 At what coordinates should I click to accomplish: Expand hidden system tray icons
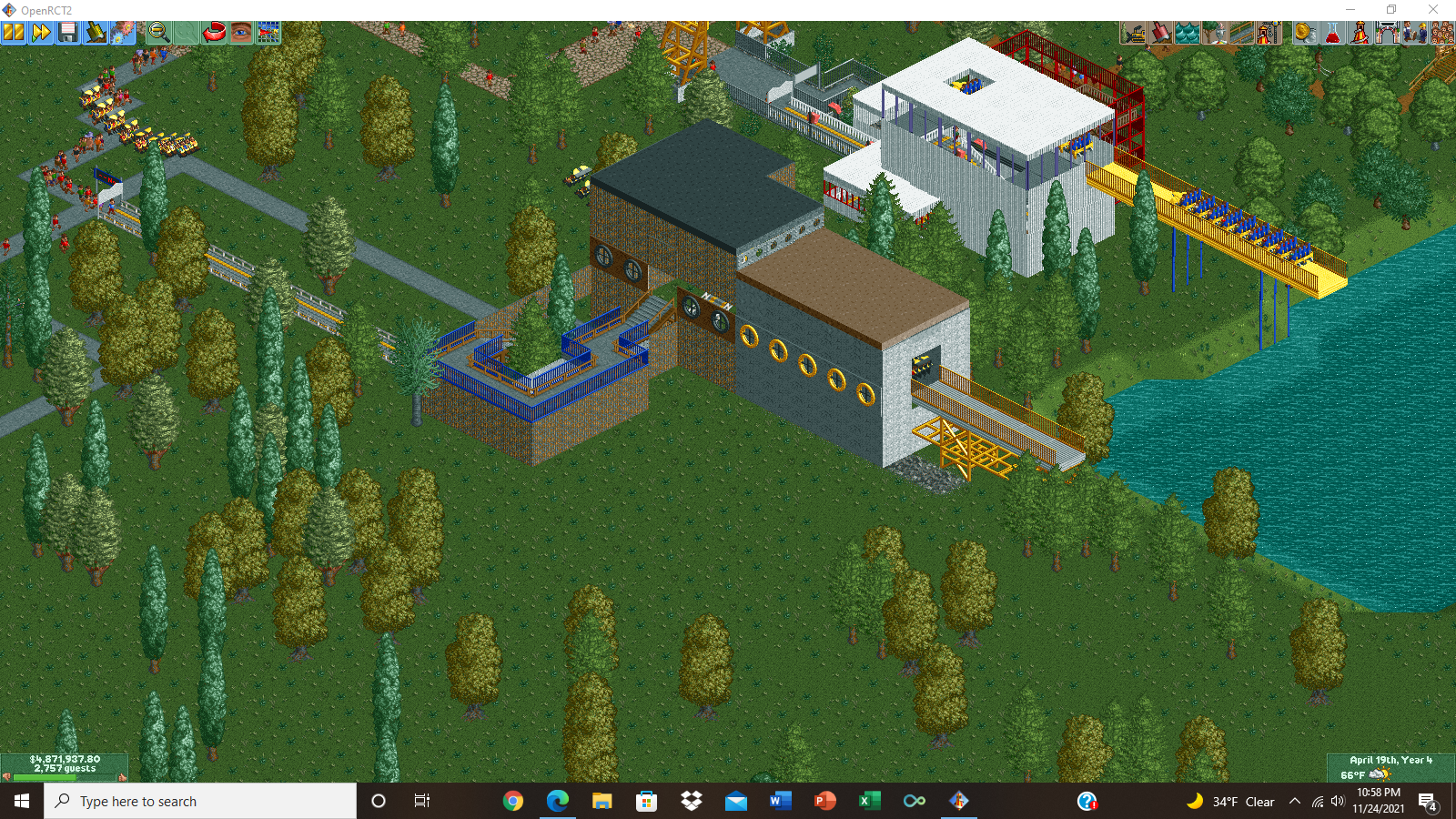pyautogui.click(x=1294, y=802)
